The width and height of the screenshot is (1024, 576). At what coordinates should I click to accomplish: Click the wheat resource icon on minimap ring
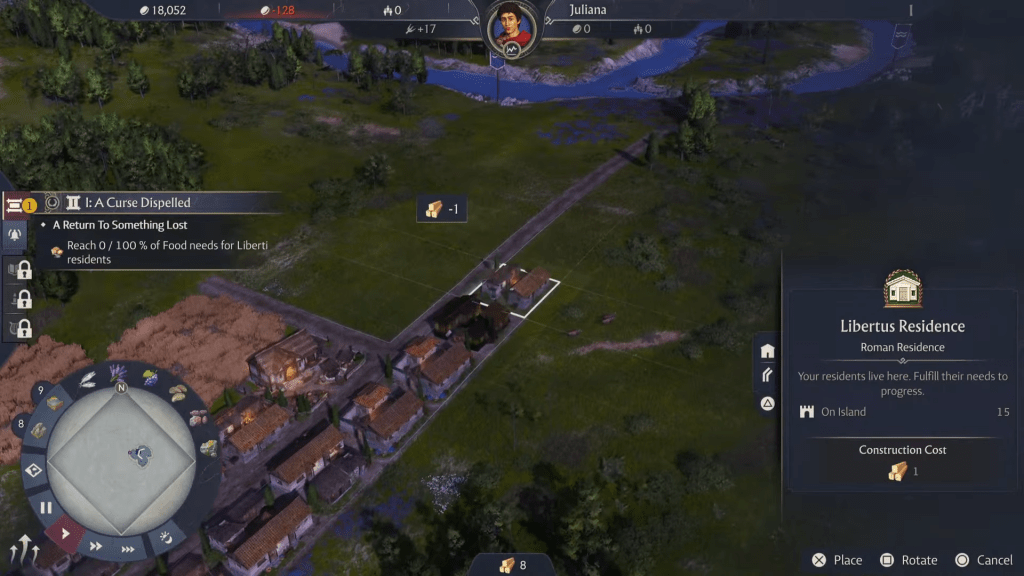coord(88,379)
